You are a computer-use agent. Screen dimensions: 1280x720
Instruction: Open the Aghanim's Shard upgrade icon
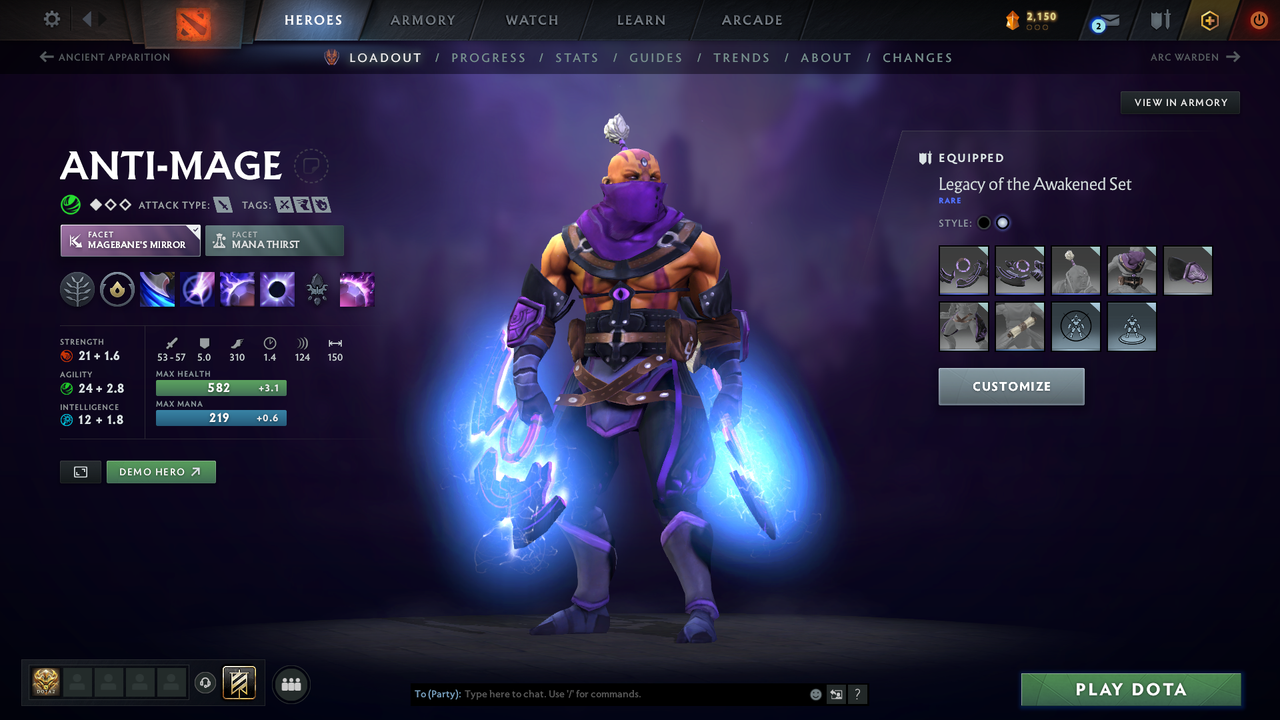coord(317,289)
